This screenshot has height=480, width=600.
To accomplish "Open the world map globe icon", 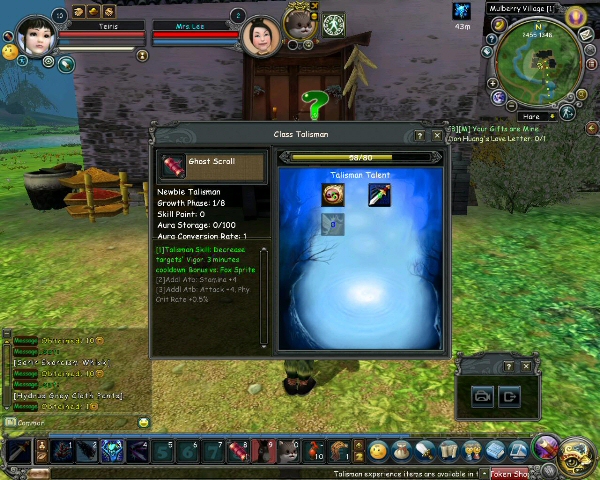I will coord(498,98).
